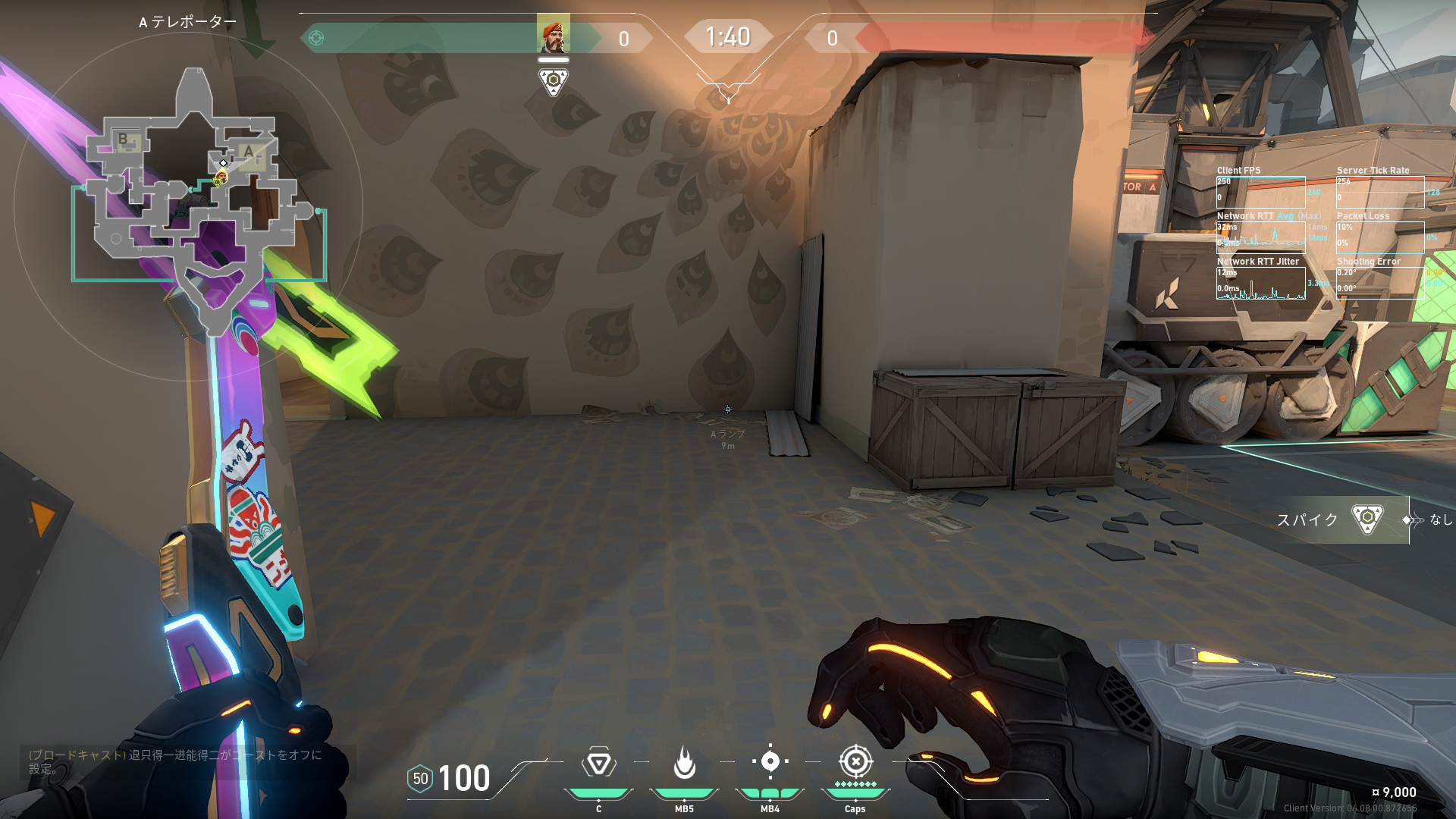Viewport: 1456px width, 819px height.
Task: Click the B site marker on minimap
Action: click(124, 140)
